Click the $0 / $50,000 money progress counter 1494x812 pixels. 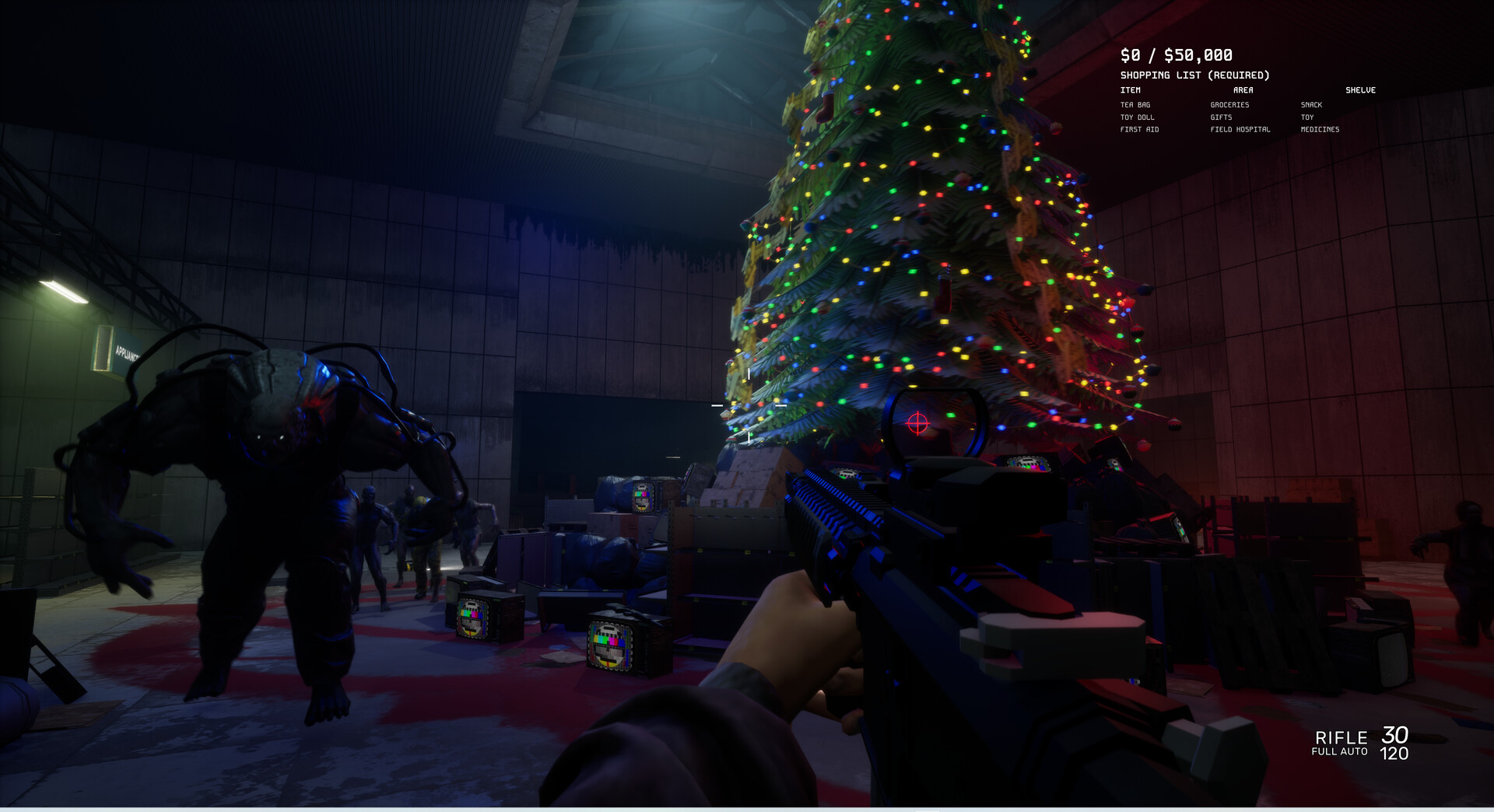click(x=1176, y=54)
